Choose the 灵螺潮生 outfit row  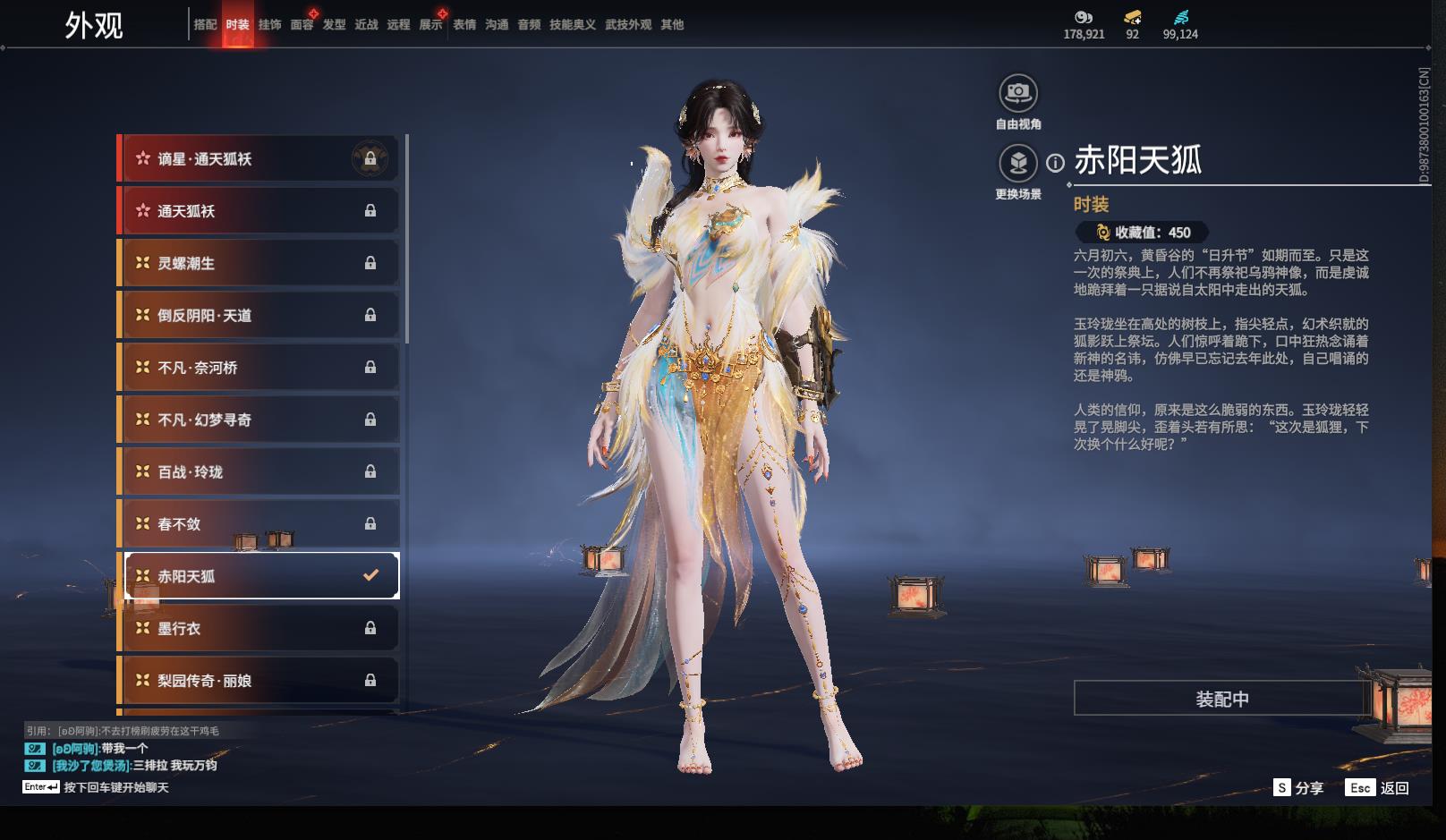tap(259, 263)
